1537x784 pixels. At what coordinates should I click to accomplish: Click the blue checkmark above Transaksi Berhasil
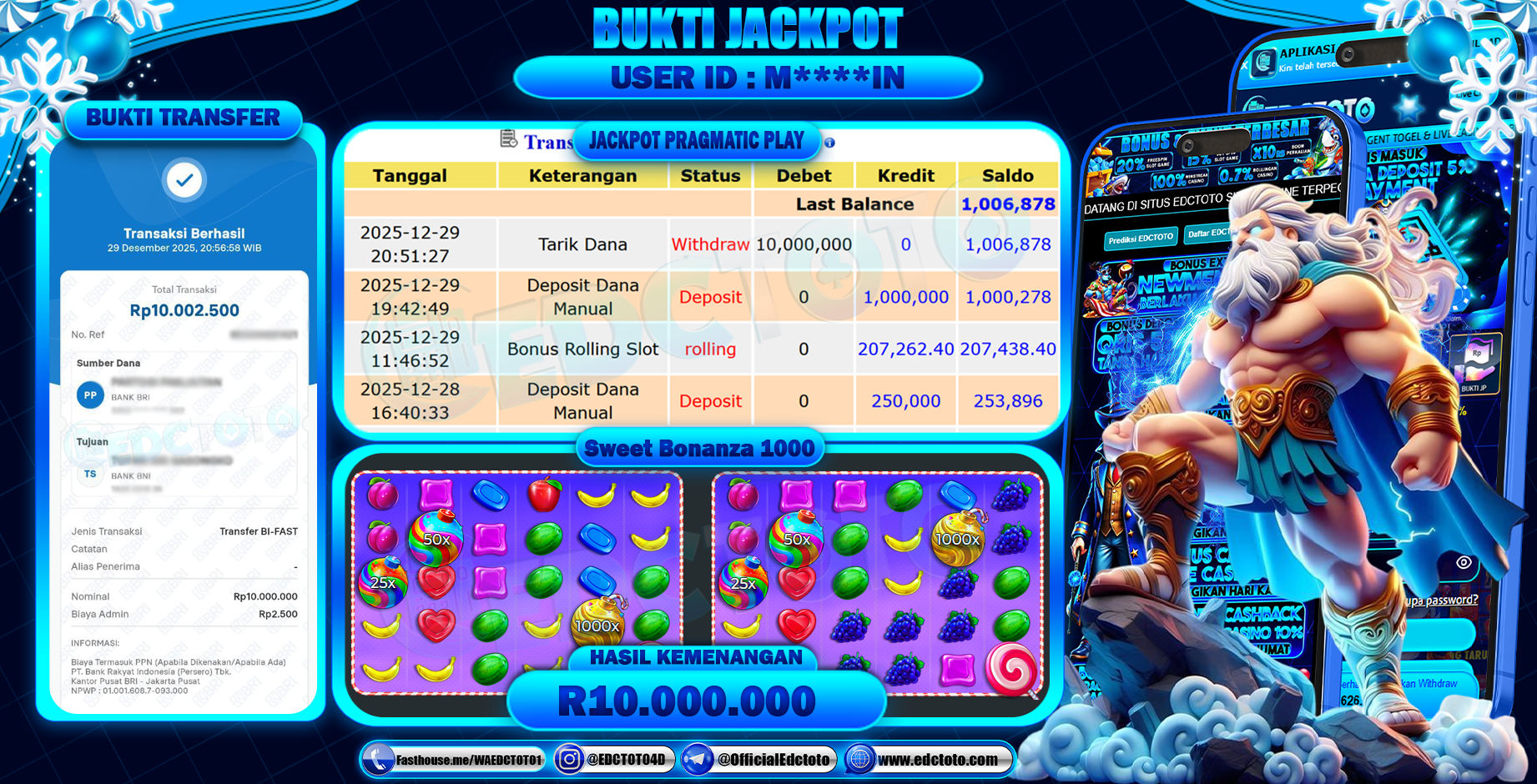click(x=184, y=180)
